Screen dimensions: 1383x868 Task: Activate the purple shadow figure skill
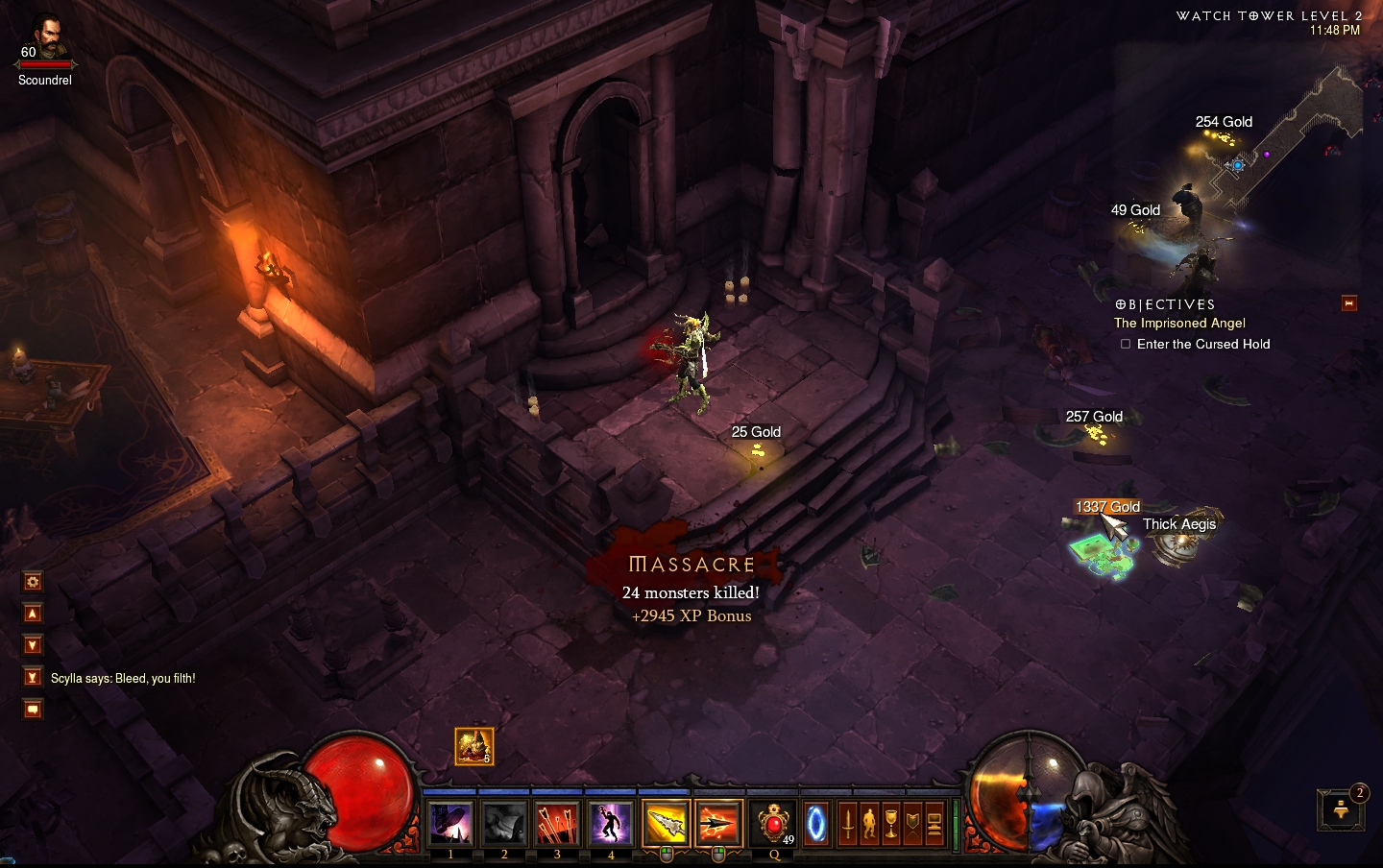pyautogui.click(x=610, y=824)
